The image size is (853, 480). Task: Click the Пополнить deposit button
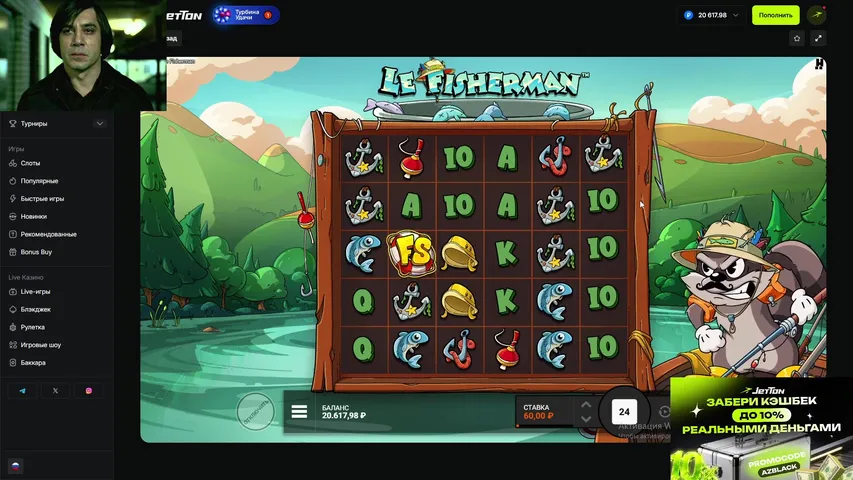[775, 15]
